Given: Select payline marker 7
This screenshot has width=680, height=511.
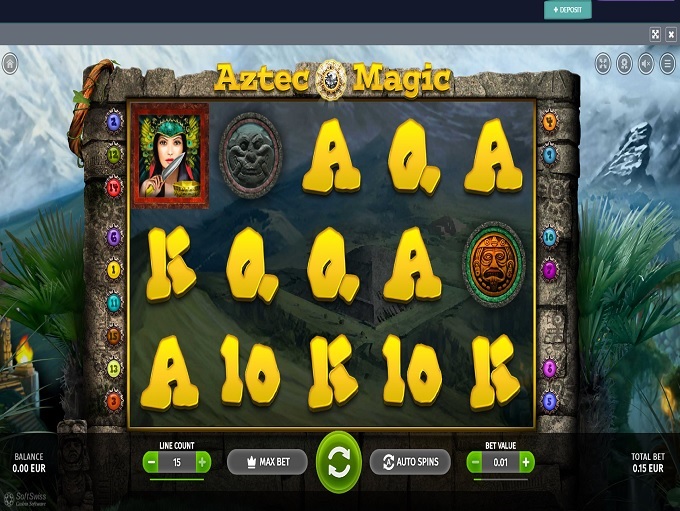Looking at the screenshot, I should (549, 269).
